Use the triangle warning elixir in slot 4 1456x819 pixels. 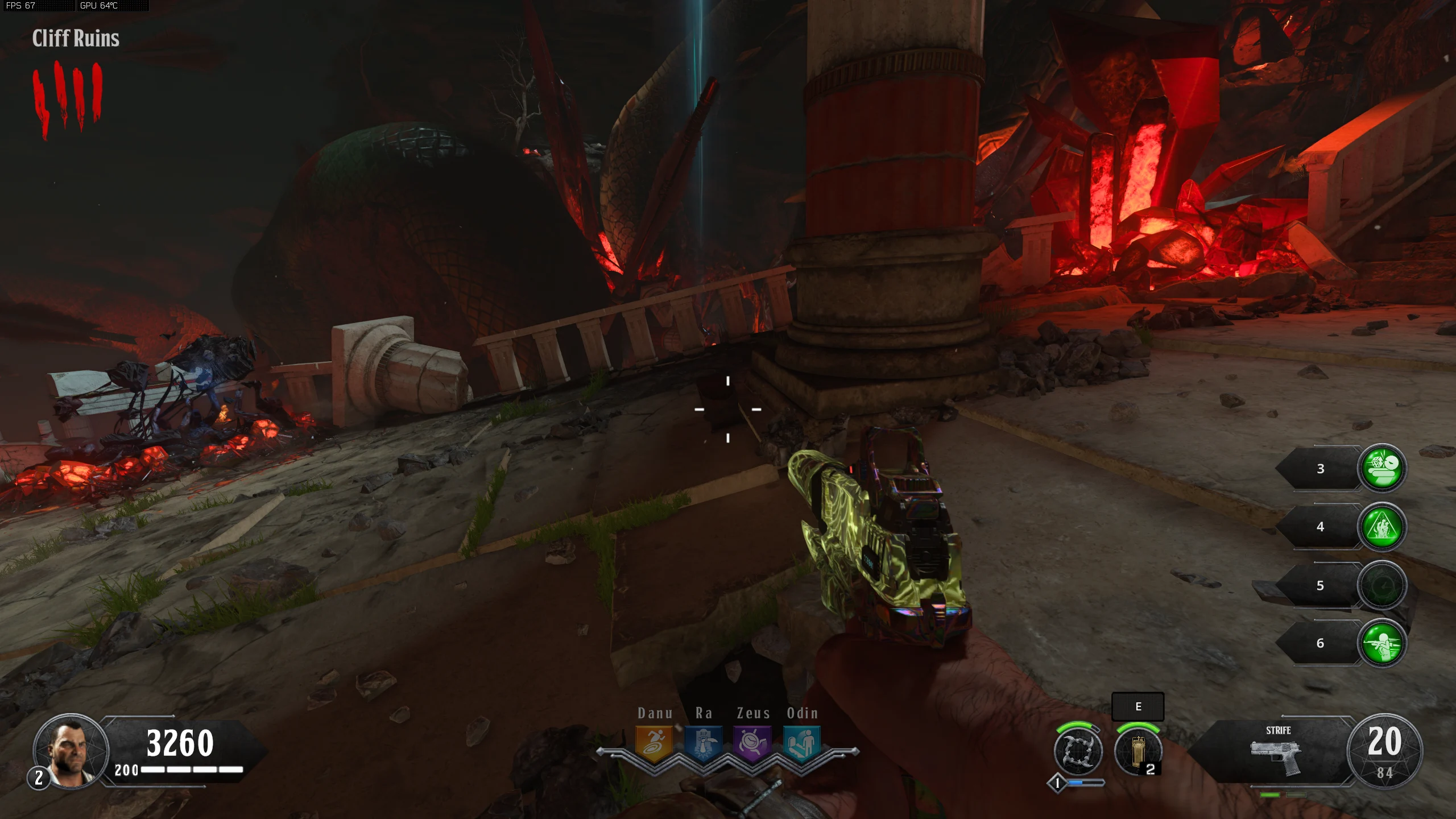coord(1382,527)
